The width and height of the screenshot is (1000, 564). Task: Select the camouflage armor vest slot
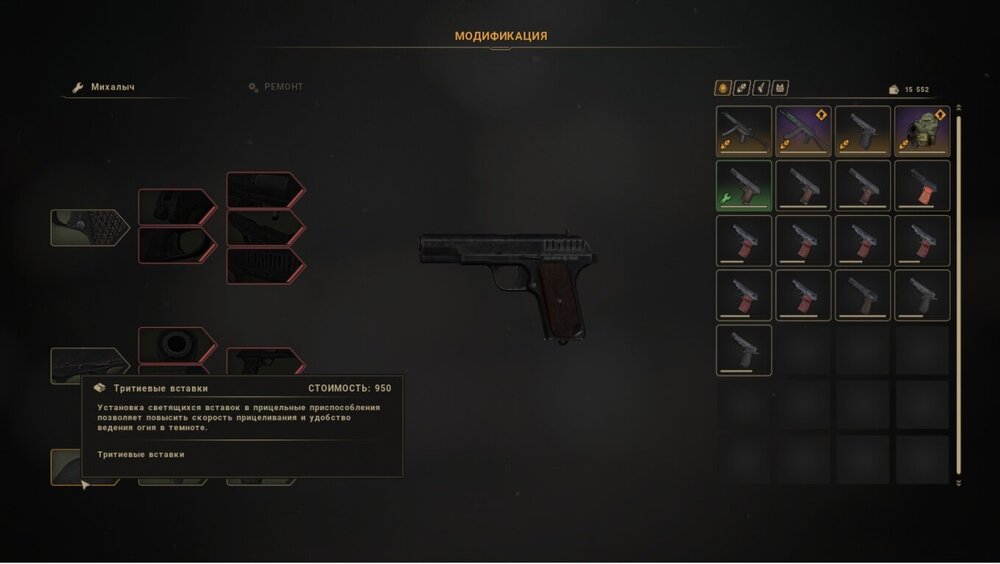921,132
